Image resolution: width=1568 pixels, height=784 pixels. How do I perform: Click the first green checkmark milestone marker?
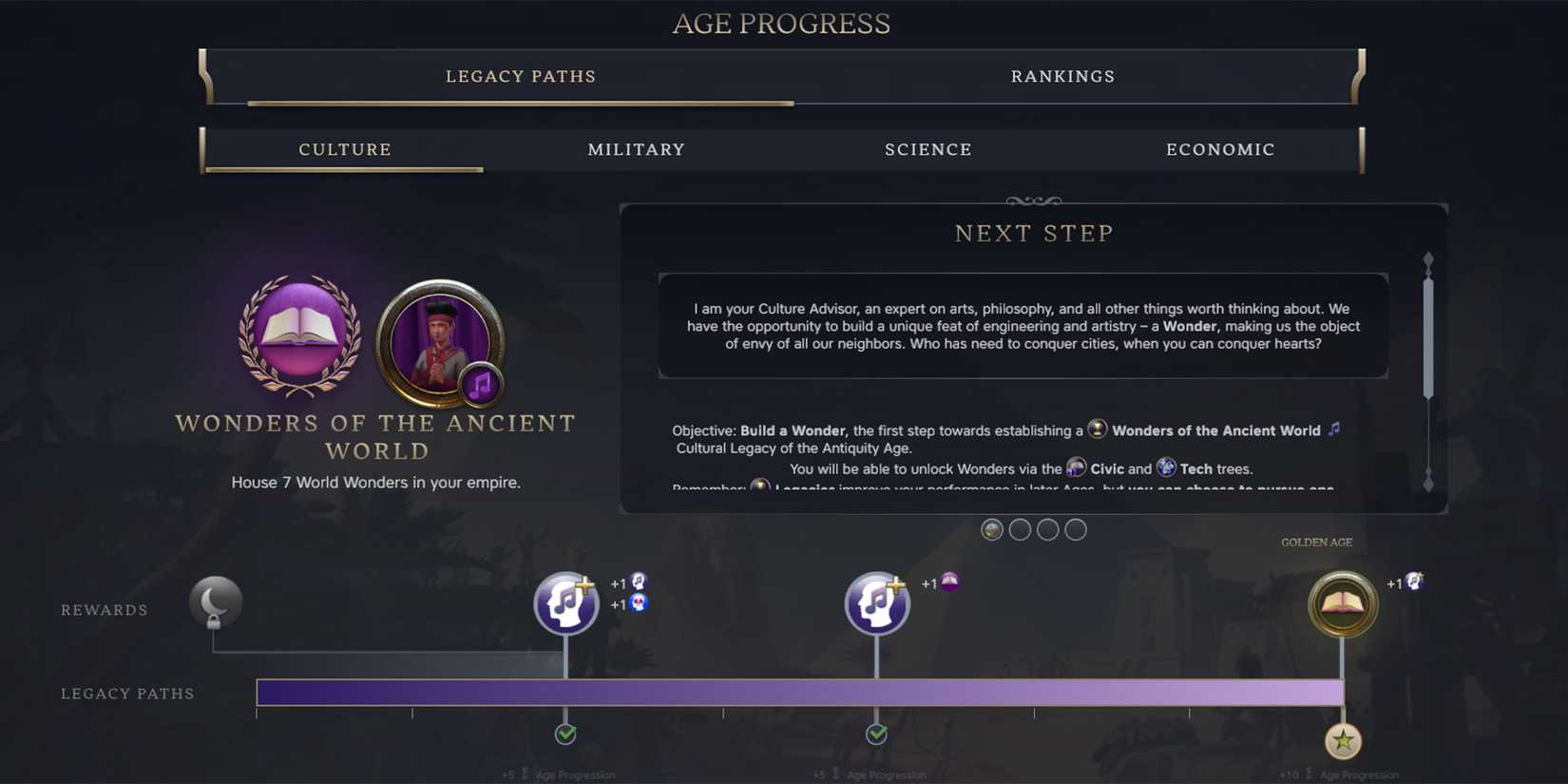[x=566, y=733]
